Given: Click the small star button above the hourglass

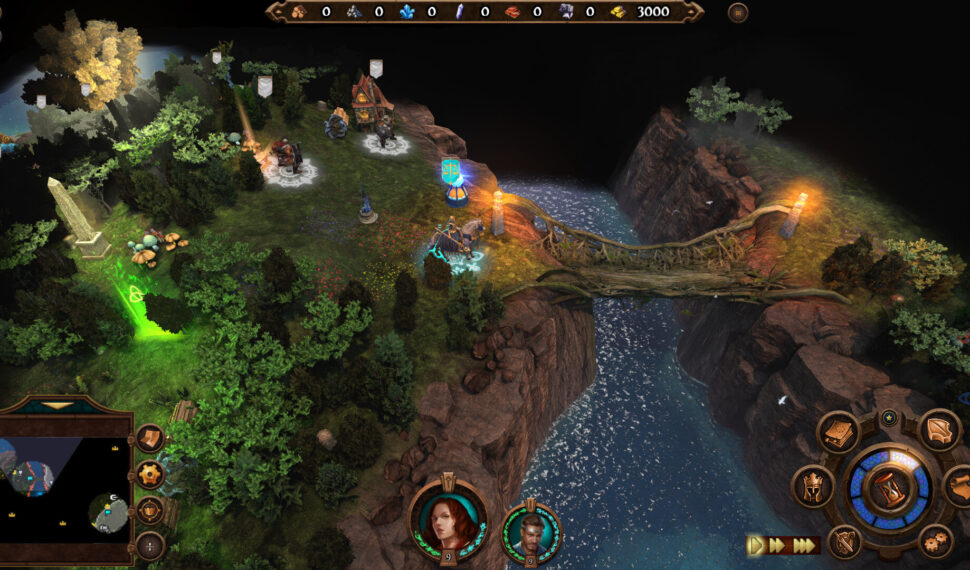Looking at the screenshot, I should point(888,417).
